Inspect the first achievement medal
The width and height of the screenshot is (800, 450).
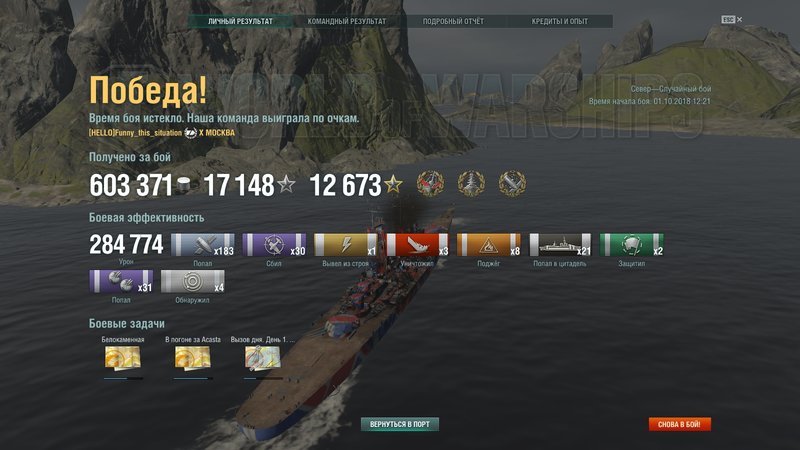tap(431, 184)
